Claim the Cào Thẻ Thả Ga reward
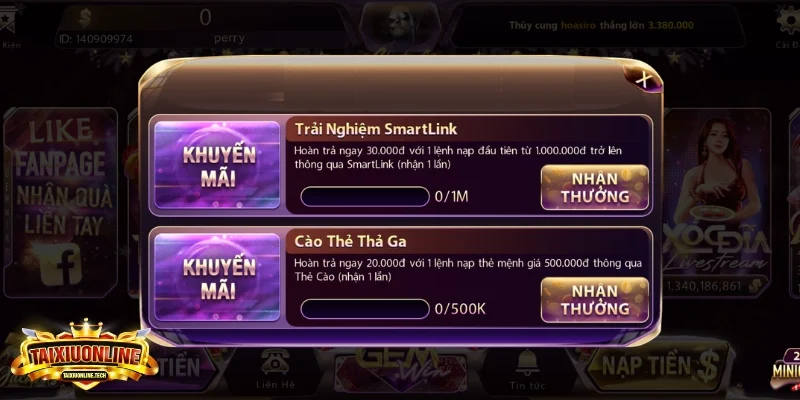The height and width of the screenshot is (400, 800). pos(594,299)
